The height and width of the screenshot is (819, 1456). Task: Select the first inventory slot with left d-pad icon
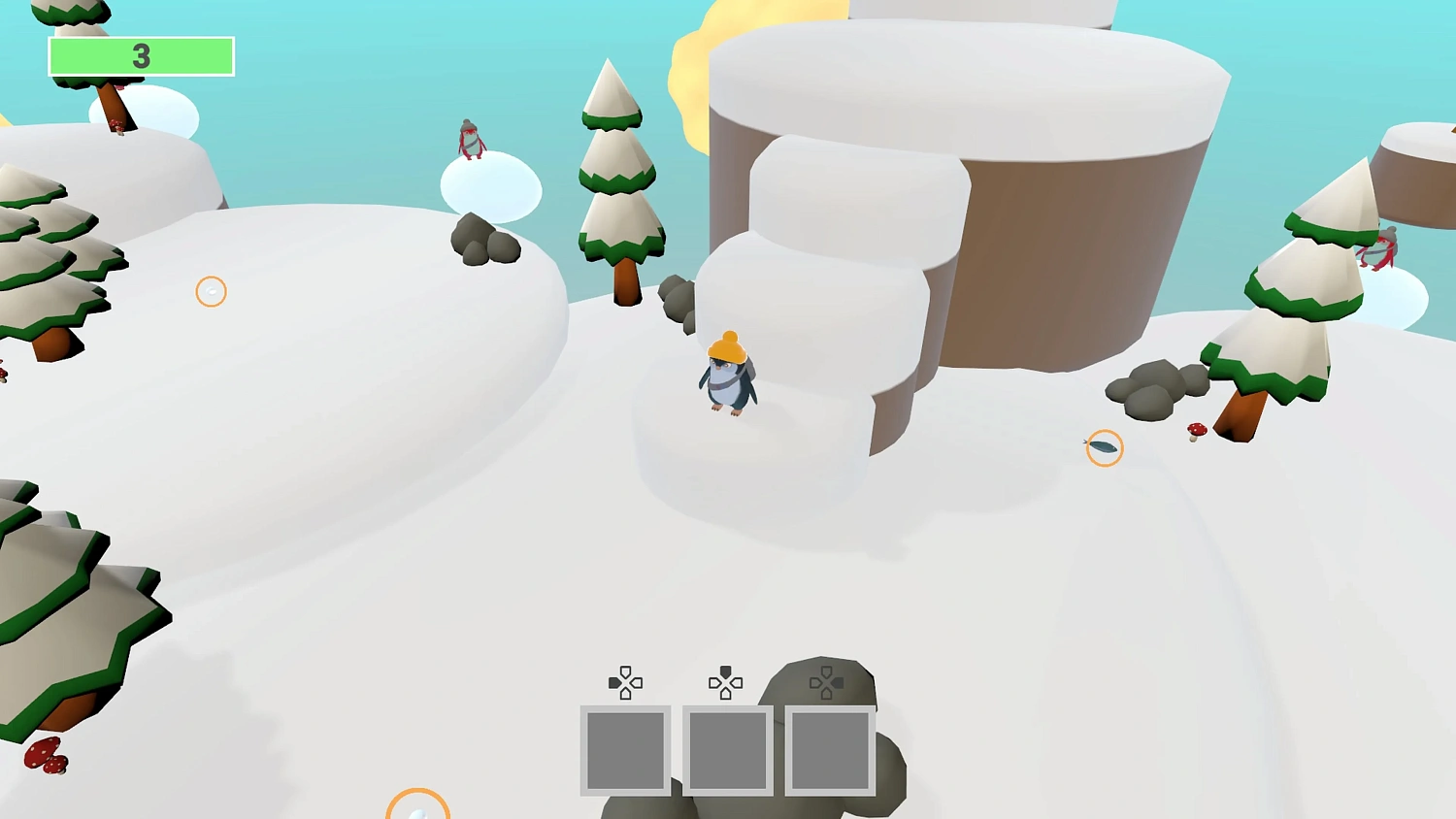pyautogui.click(x=625, y=750)
